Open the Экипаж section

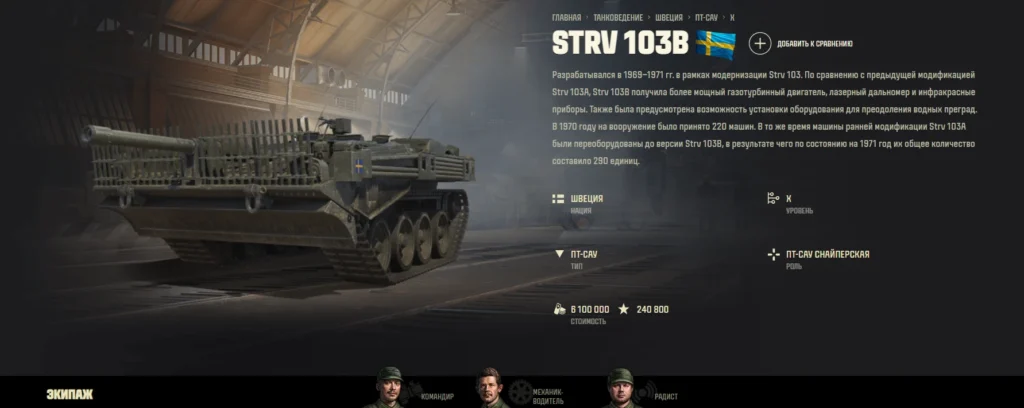pyautogui.click(x=70, y=394)
